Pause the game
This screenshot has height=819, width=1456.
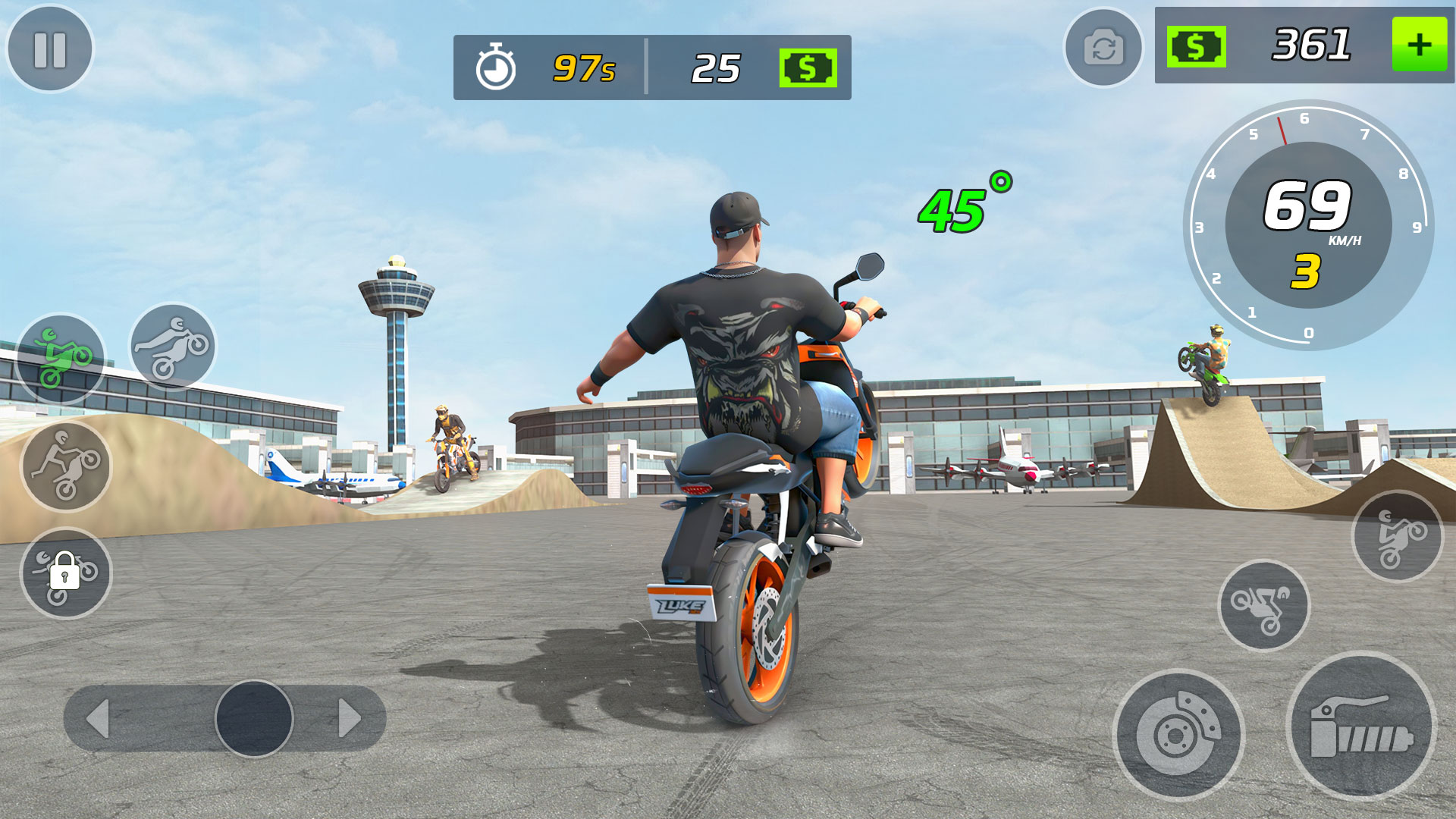(50, 50)
